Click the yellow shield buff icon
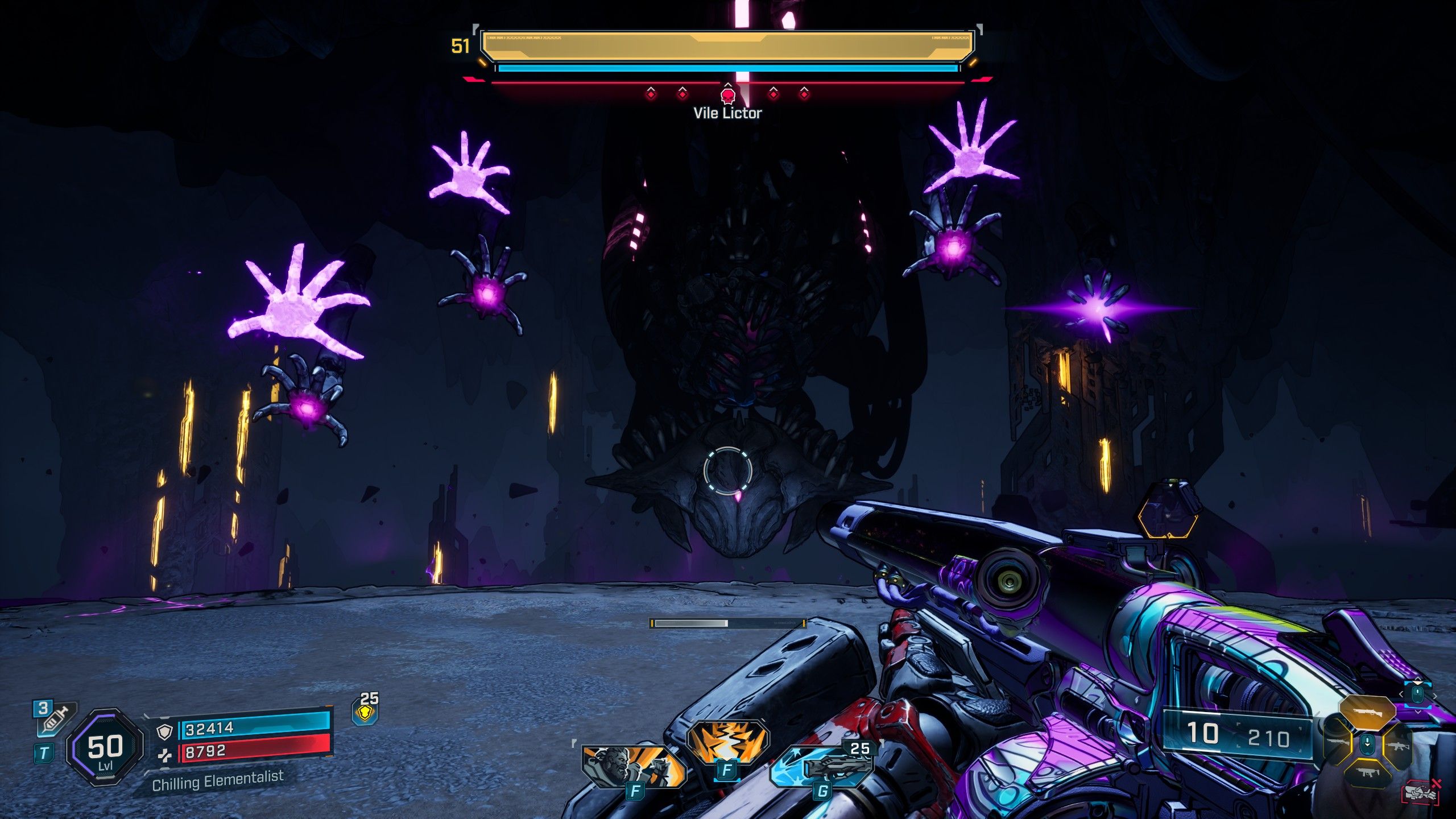This screenshot has height=819, width=1456. pyautogui.click(x=365, y=712)
